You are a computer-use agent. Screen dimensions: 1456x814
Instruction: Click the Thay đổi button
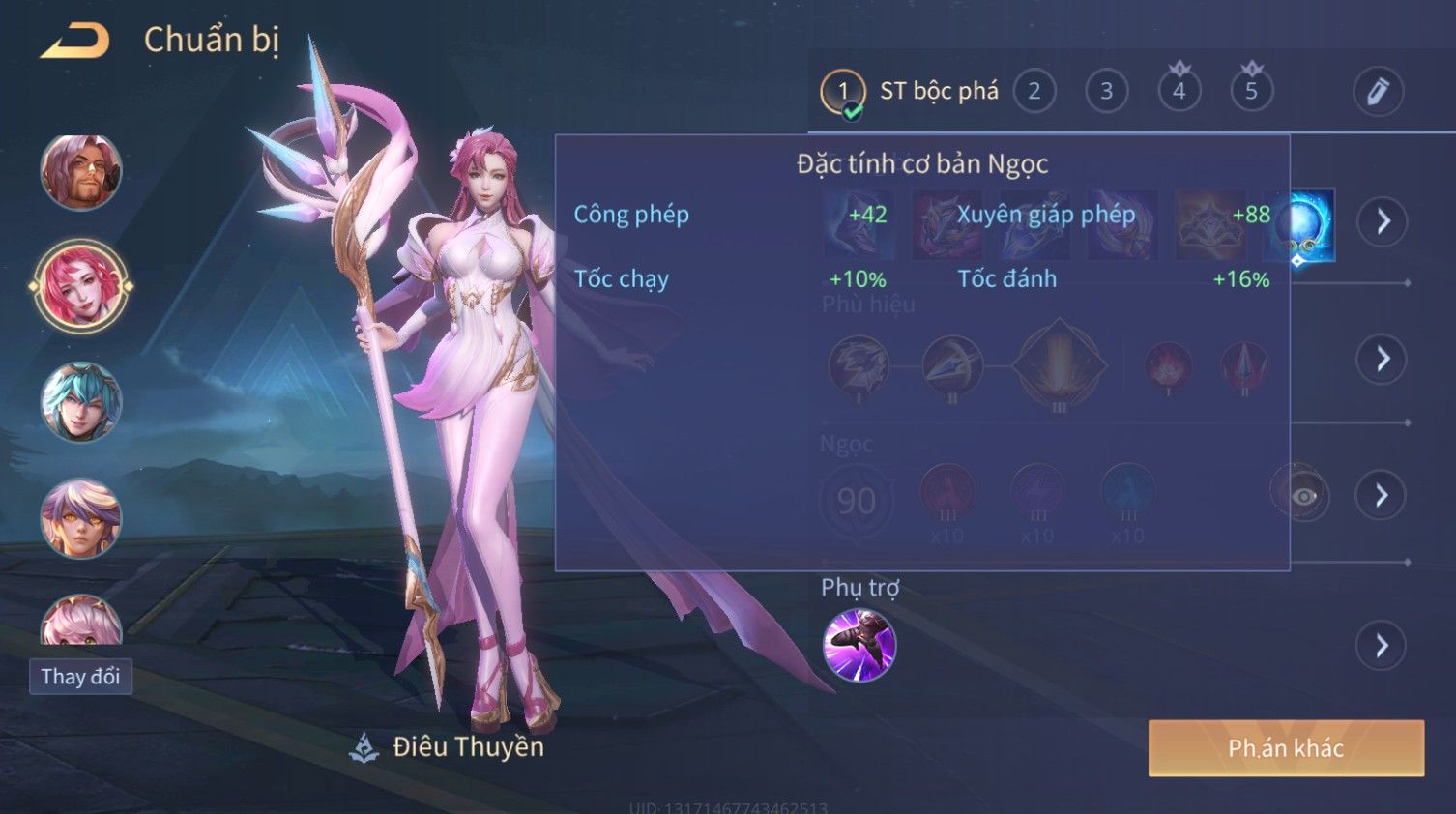(81, 677)
